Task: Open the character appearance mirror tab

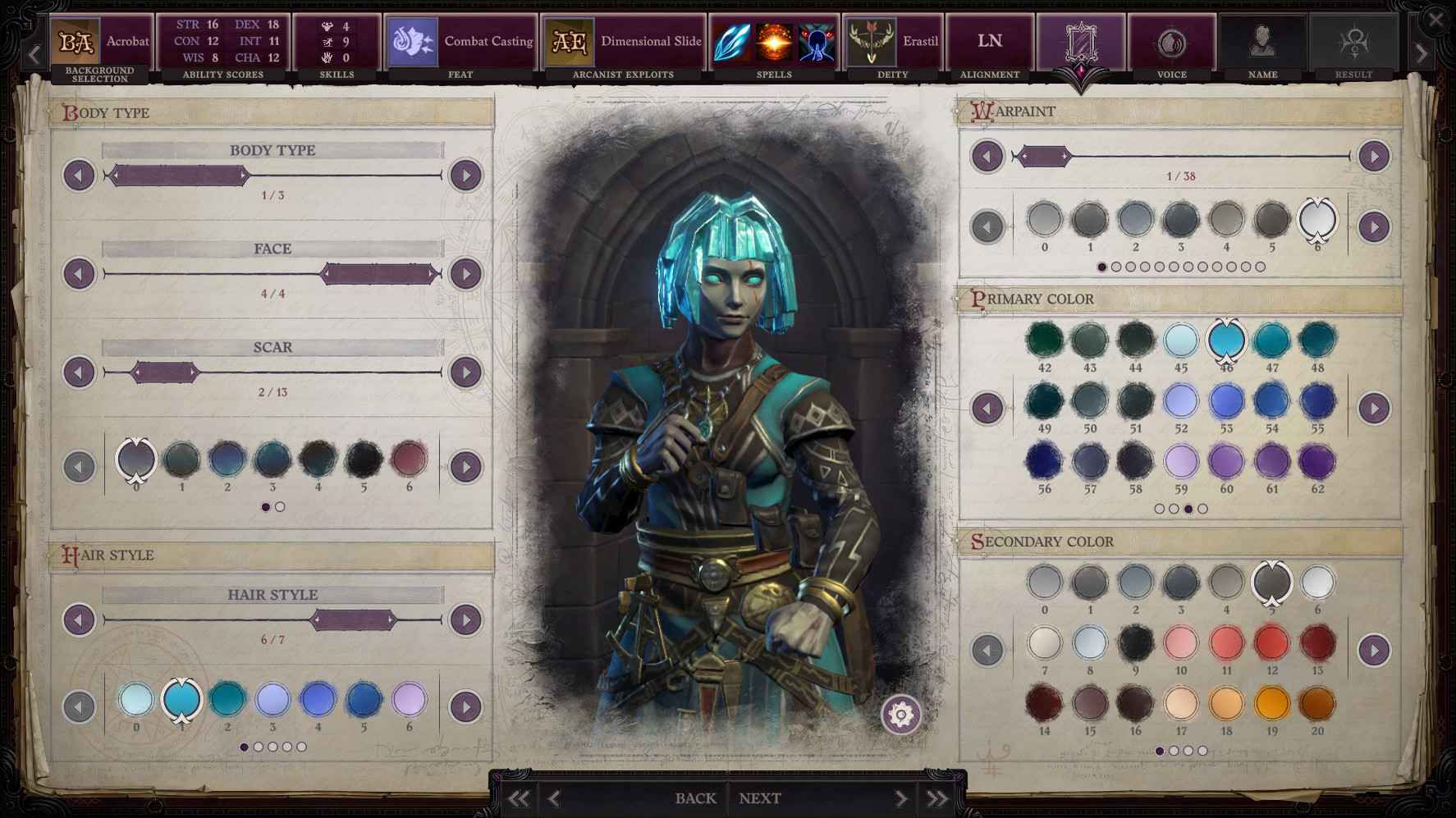Action: [x=1082, y=41]
